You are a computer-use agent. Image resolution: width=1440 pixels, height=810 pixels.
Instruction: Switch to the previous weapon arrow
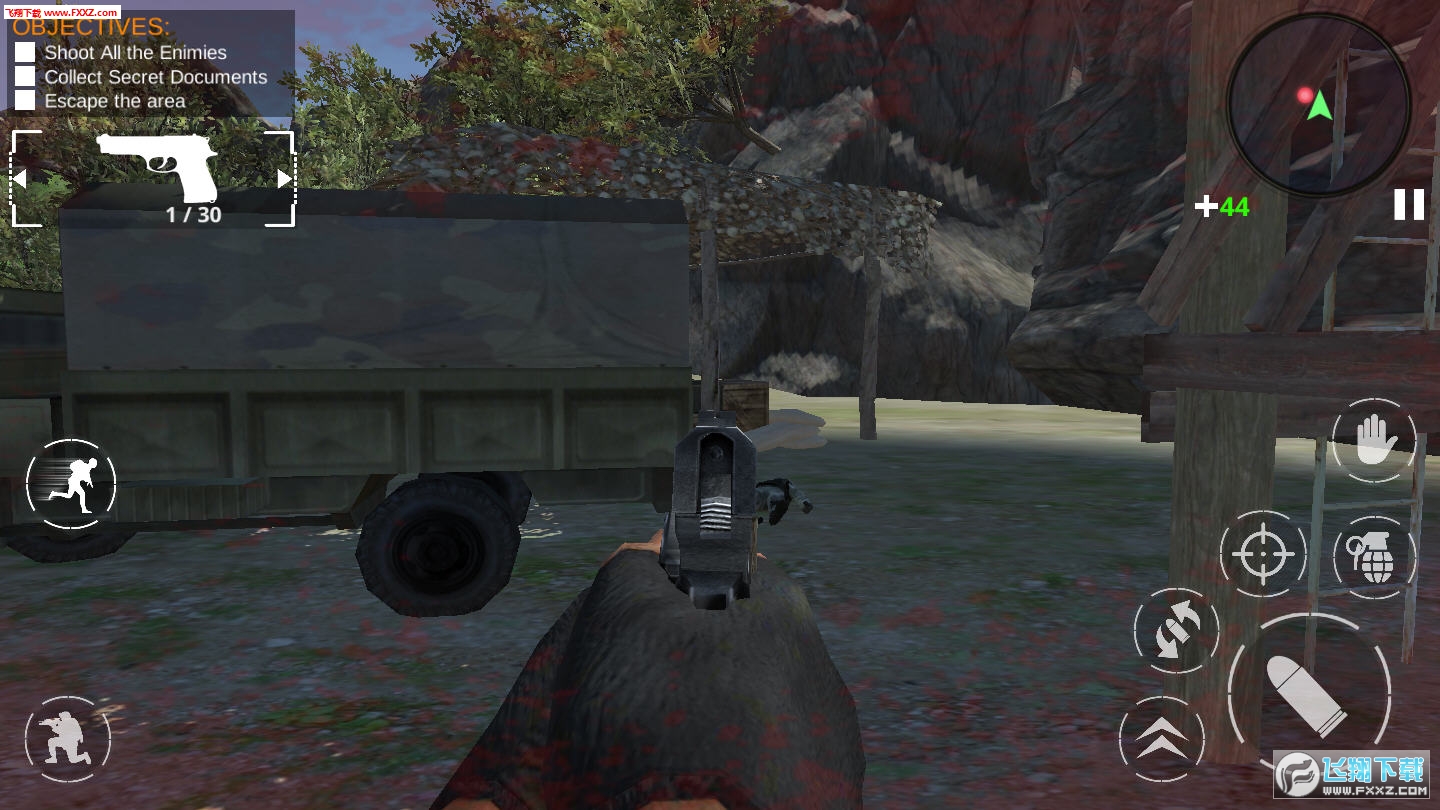click(x=19, y=179)
